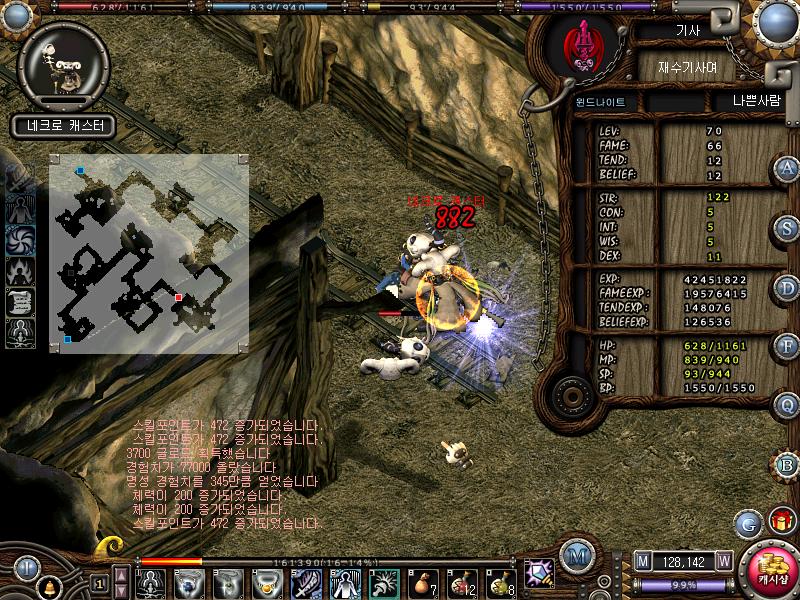Click the round G button

point(747,522)
